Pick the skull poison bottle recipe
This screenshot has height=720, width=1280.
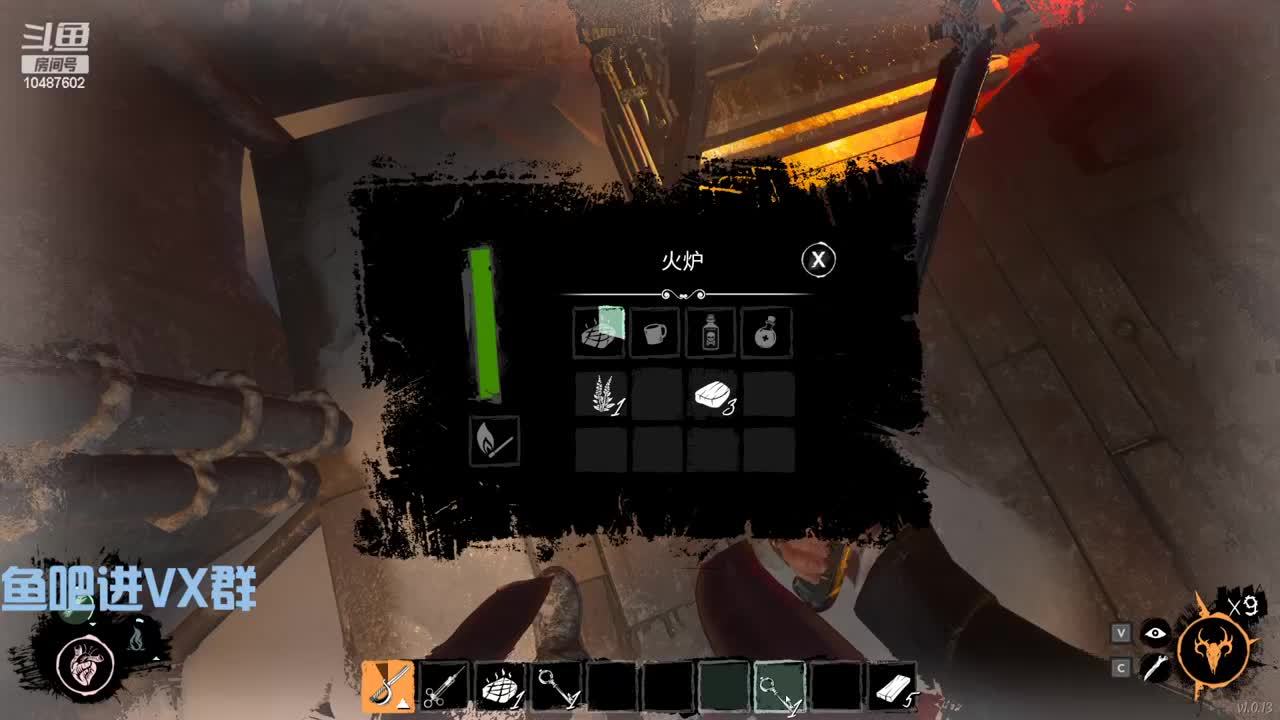(x=711, y=333)
